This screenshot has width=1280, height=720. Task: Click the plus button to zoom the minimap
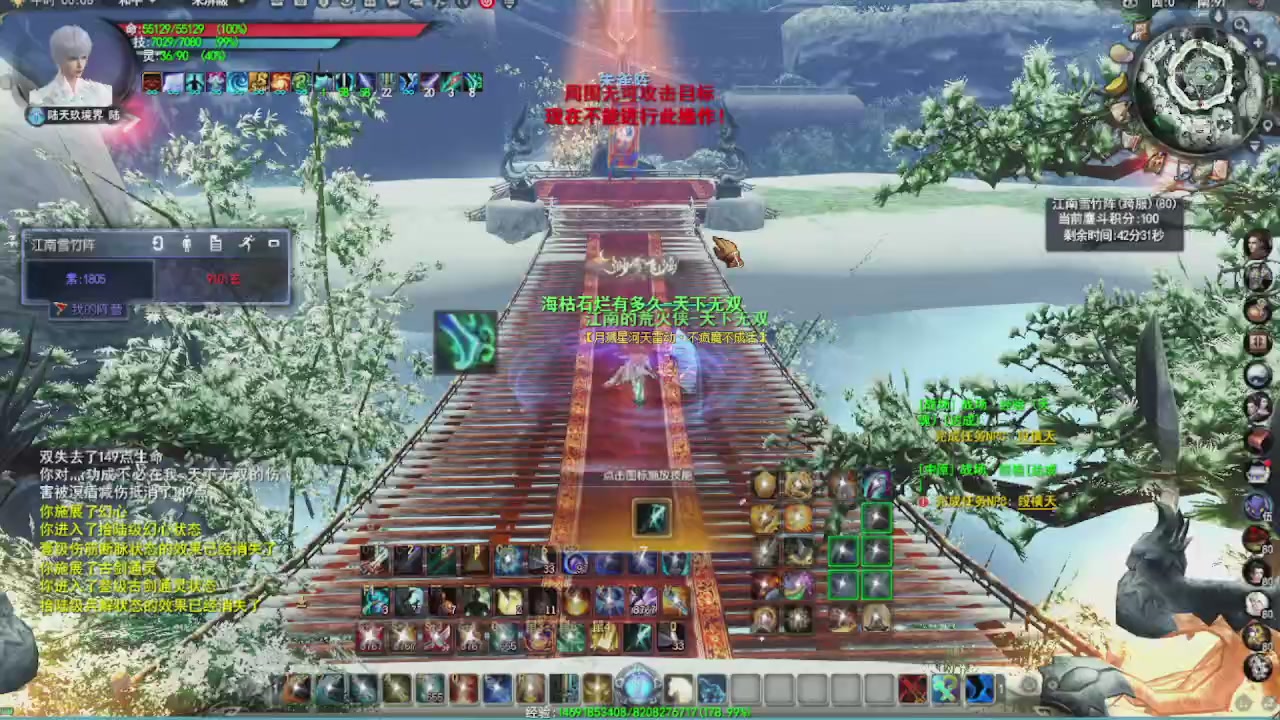(1258, 43)
